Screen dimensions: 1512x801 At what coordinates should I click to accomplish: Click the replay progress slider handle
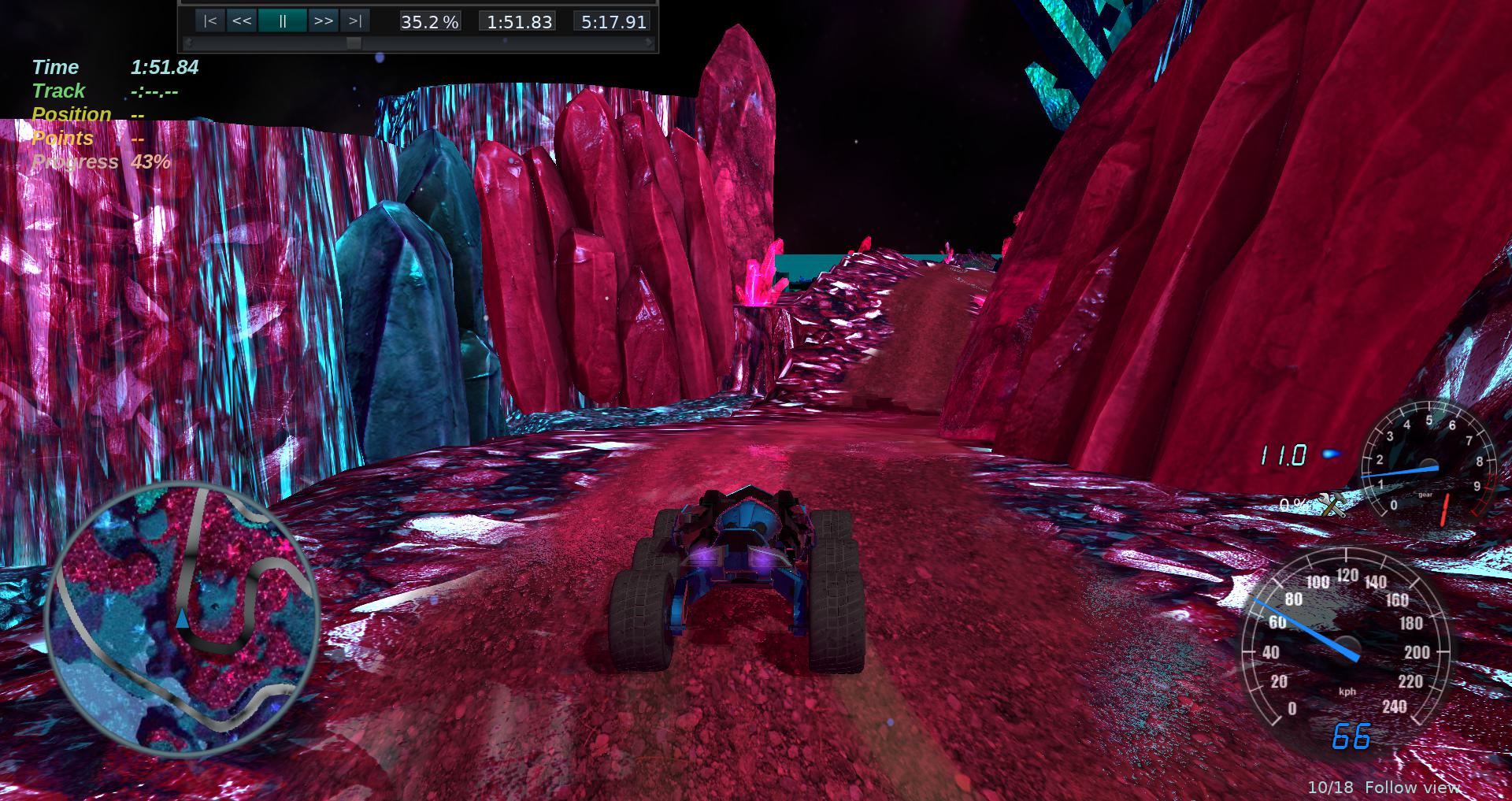(354, 43)
